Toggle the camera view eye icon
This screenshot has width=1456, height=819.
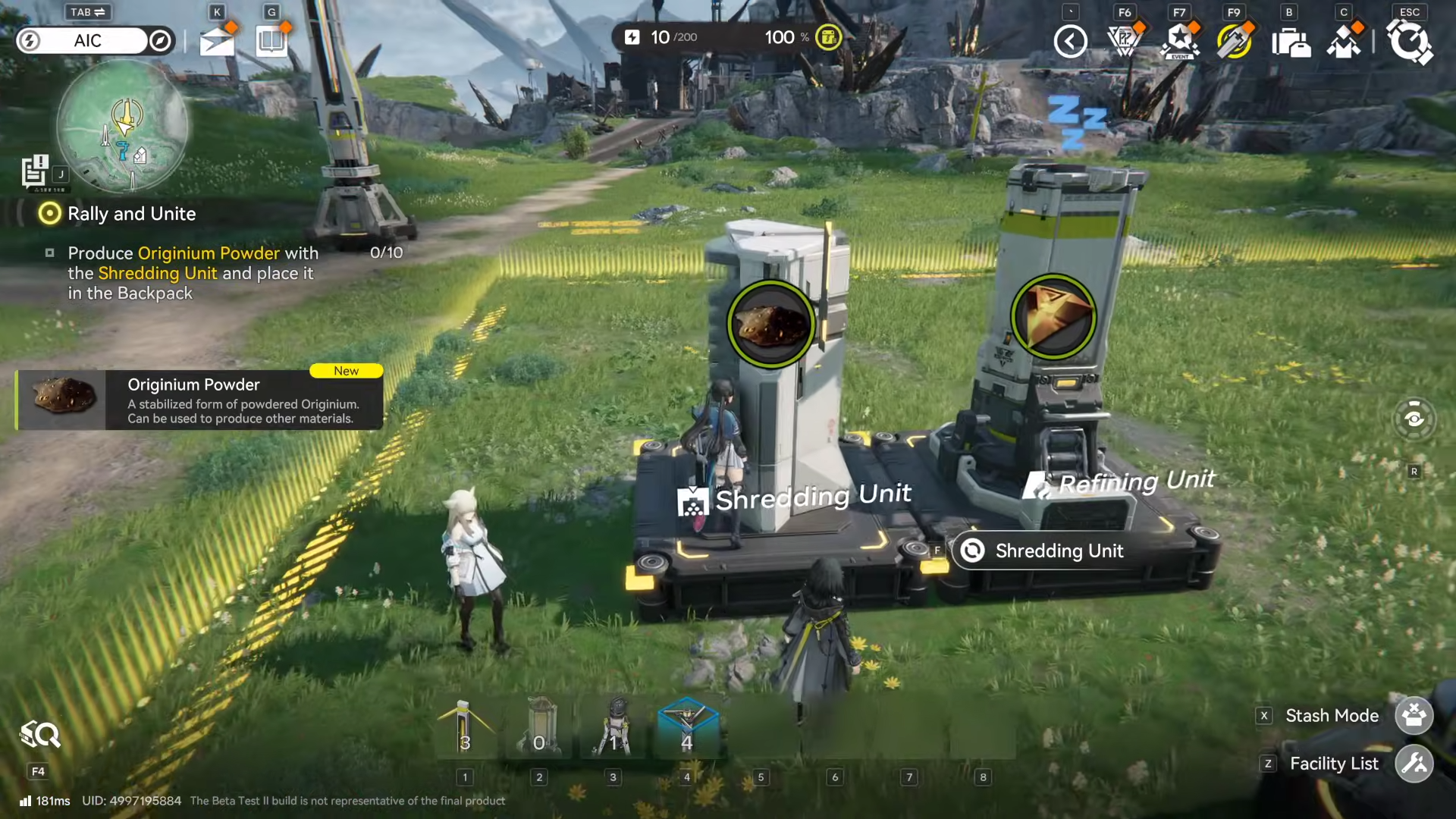pyautogui.click(x=1414, y=419)
